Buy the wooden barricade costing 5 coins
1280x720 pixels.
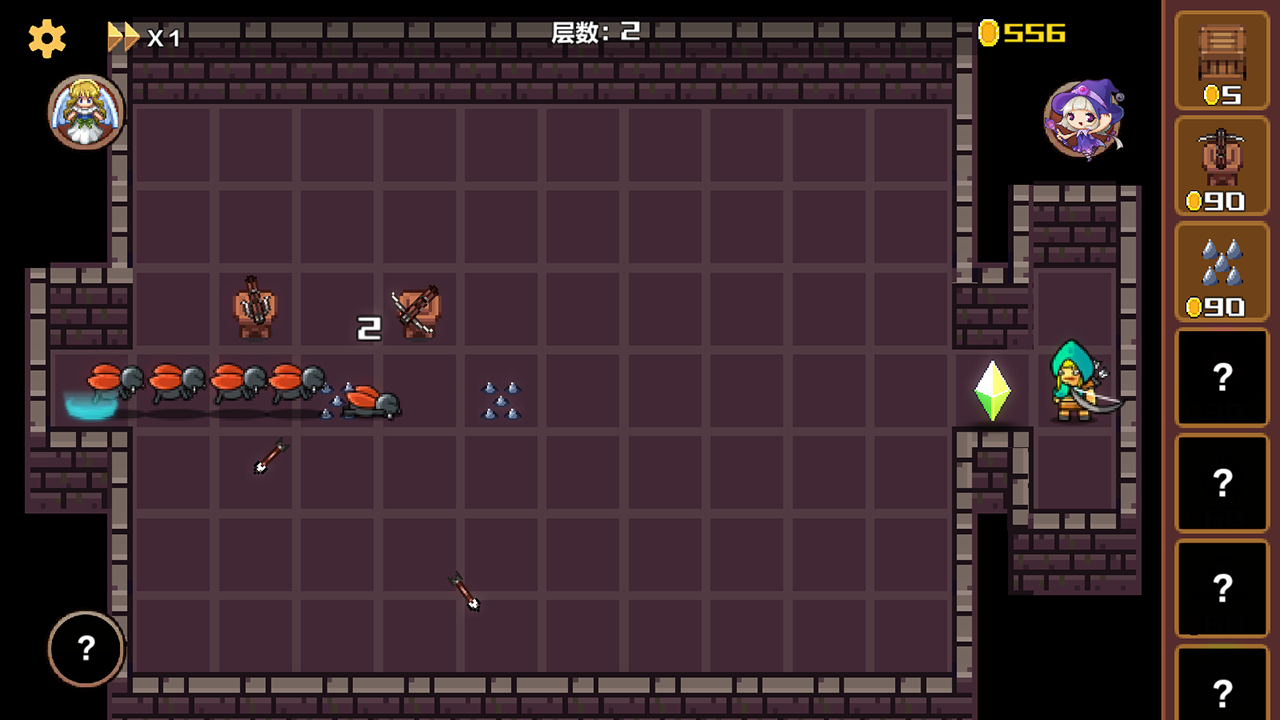coord(1221,61)
